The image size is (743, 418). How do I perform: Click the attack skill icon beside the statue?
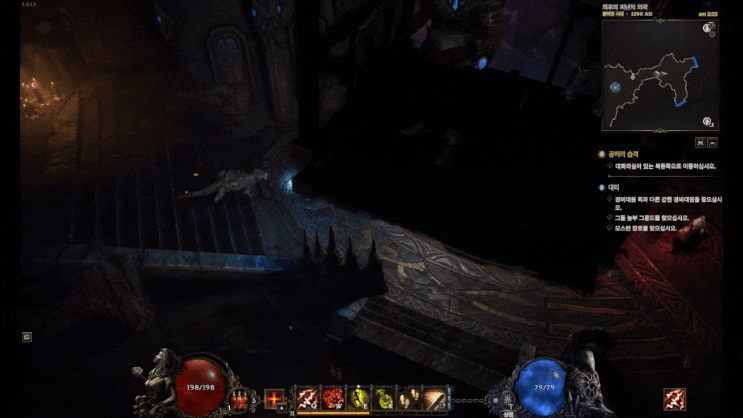(x=675, y=399)
